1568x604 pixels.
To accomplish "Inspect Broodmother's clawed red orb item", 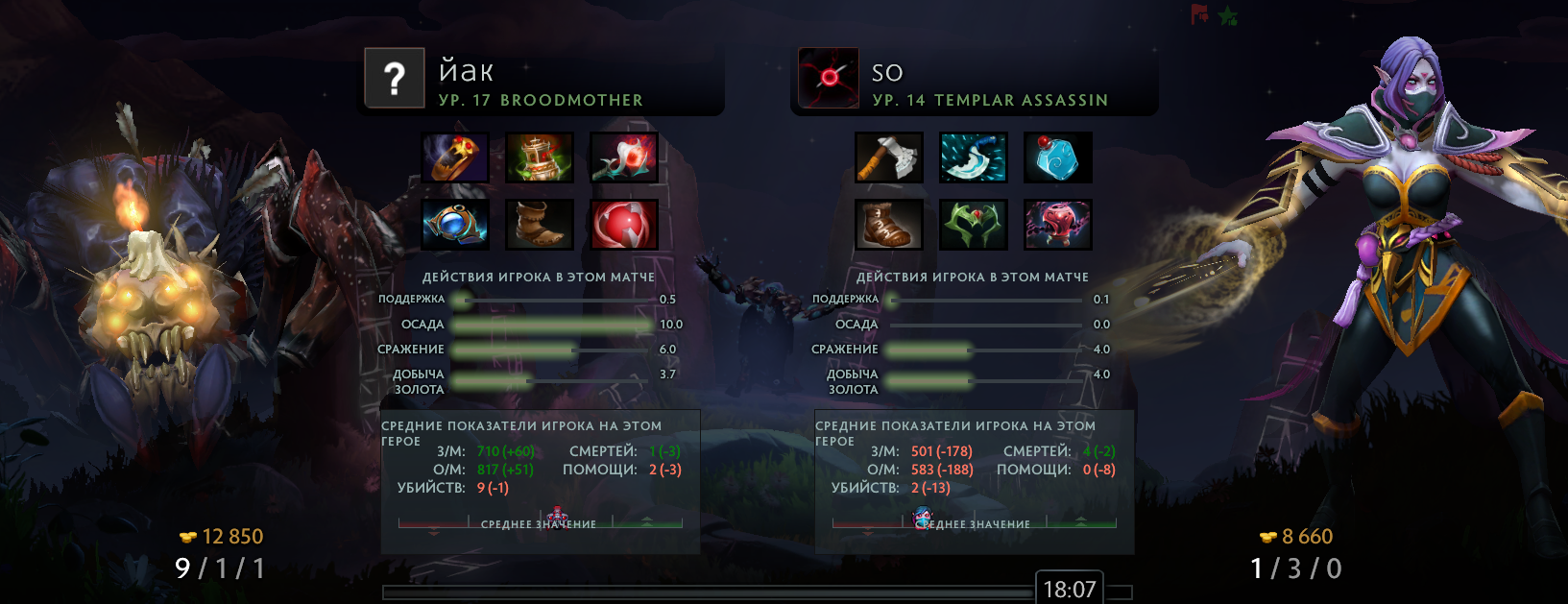I will [x=624, y=224].
